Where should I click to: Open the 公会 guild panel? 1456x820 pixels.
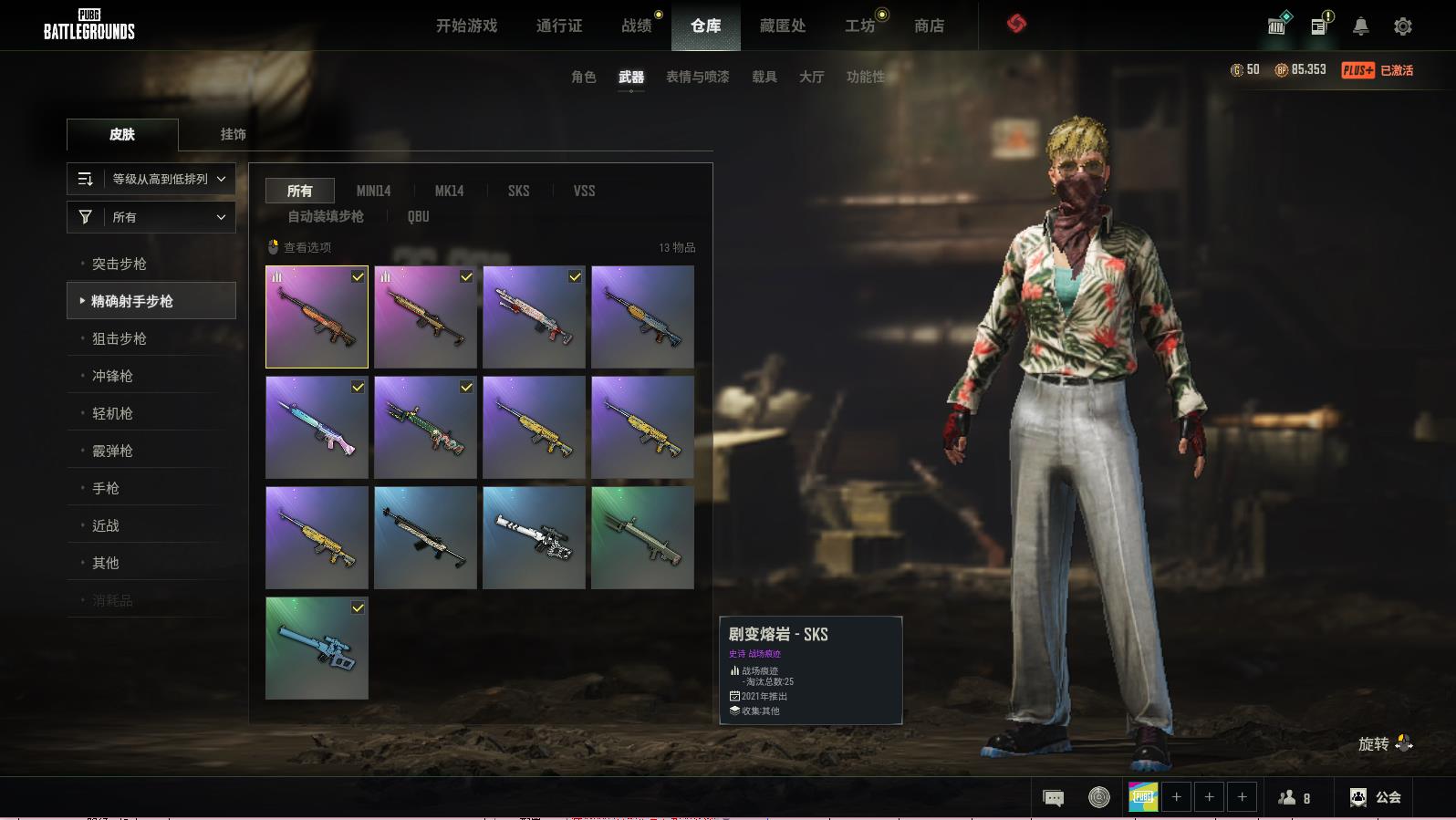click(x=1376, y=797)
